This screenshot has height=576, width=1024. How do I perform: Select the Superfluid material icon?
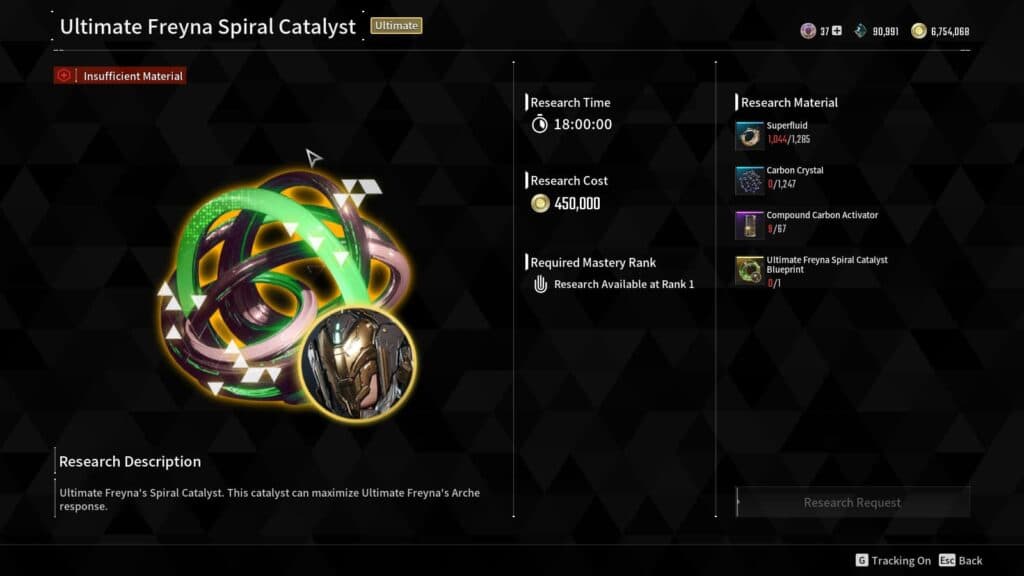(x=749, y=136)
